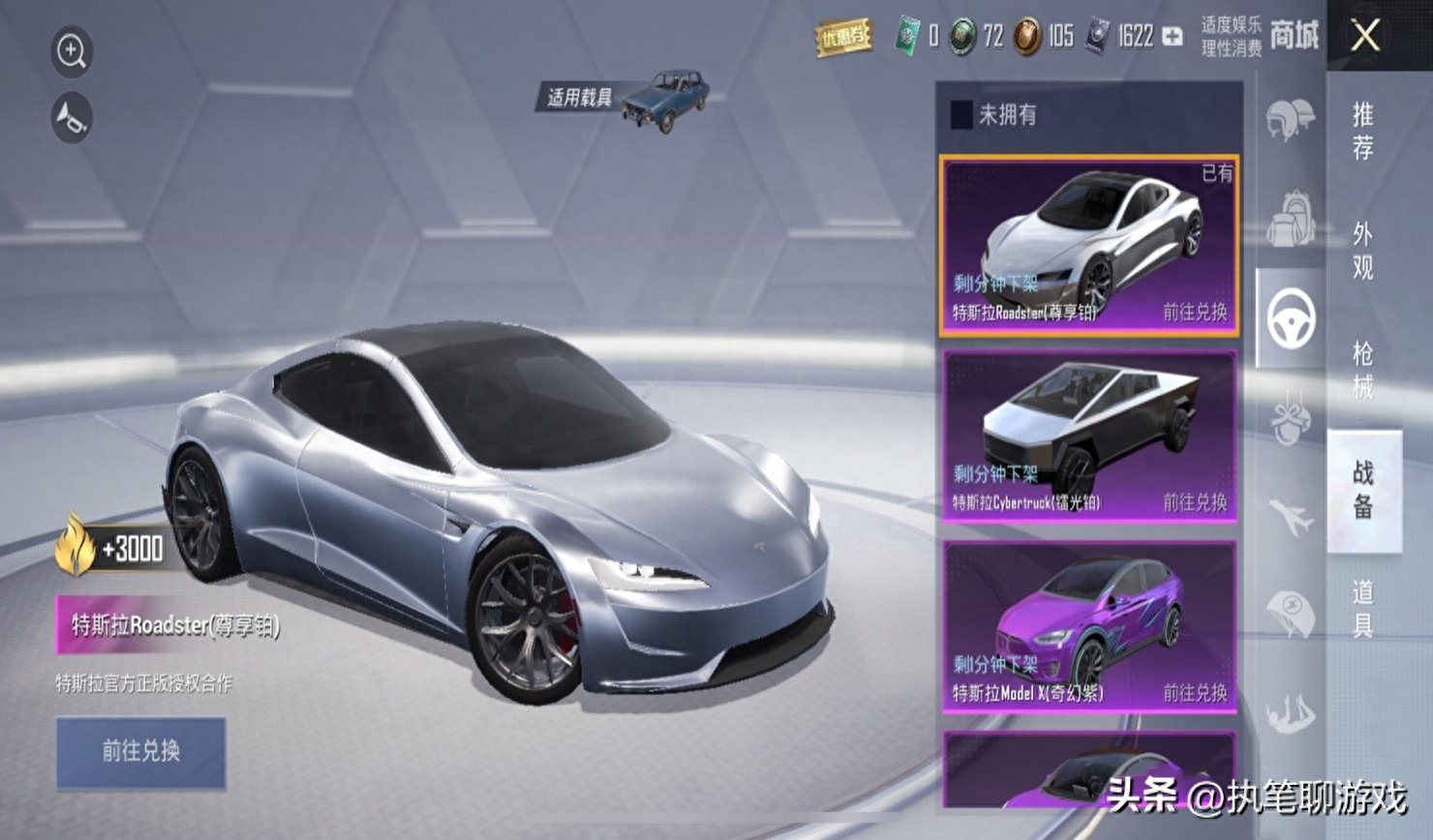Open the 优惠券 coupon badge
Viewport: 1433px width, 840px height.
point(843,38)
